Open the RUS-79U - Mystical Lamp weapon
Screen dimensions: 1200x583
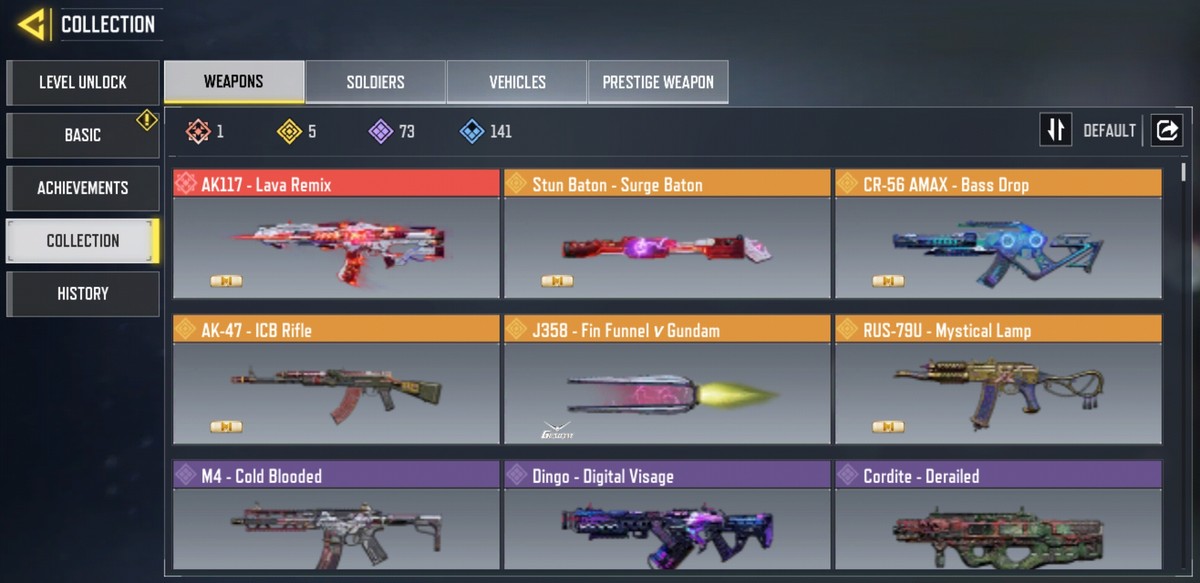pos(998,380)
